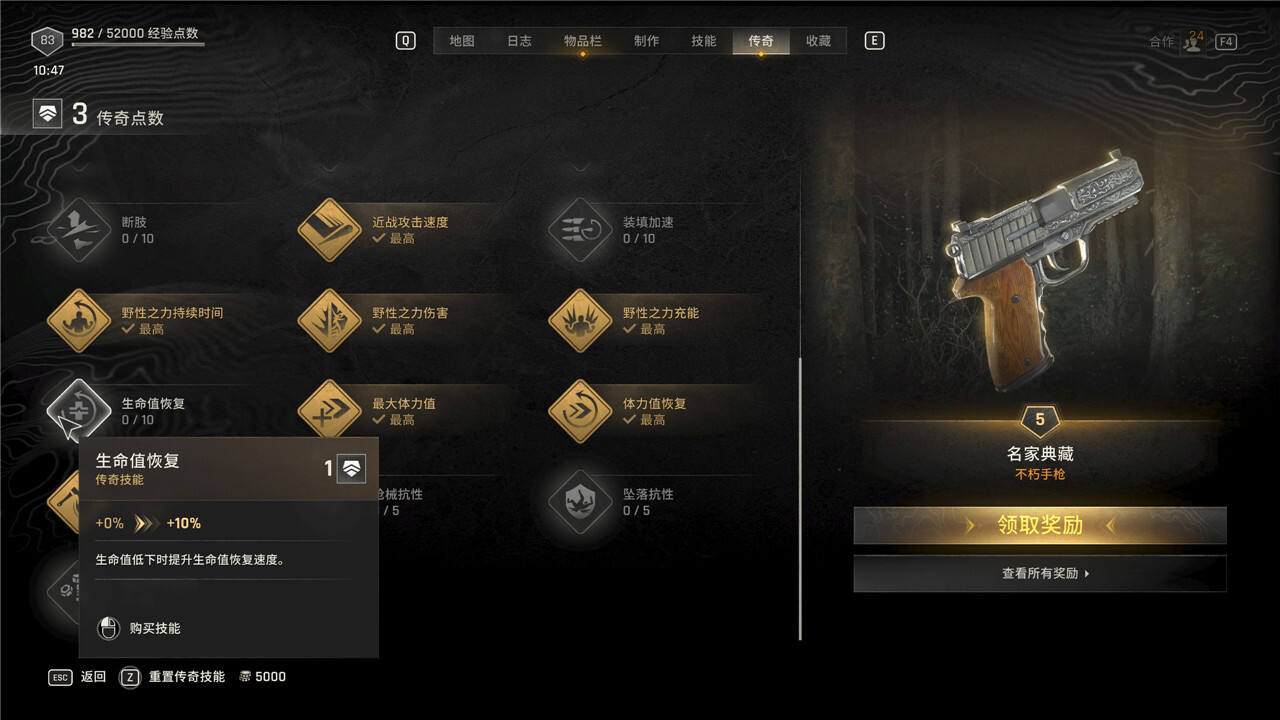Image resolution: width=1280 pixels, height=720 pixels.
Task: Open the 日志 tab
Action: (x=519, y=41)
